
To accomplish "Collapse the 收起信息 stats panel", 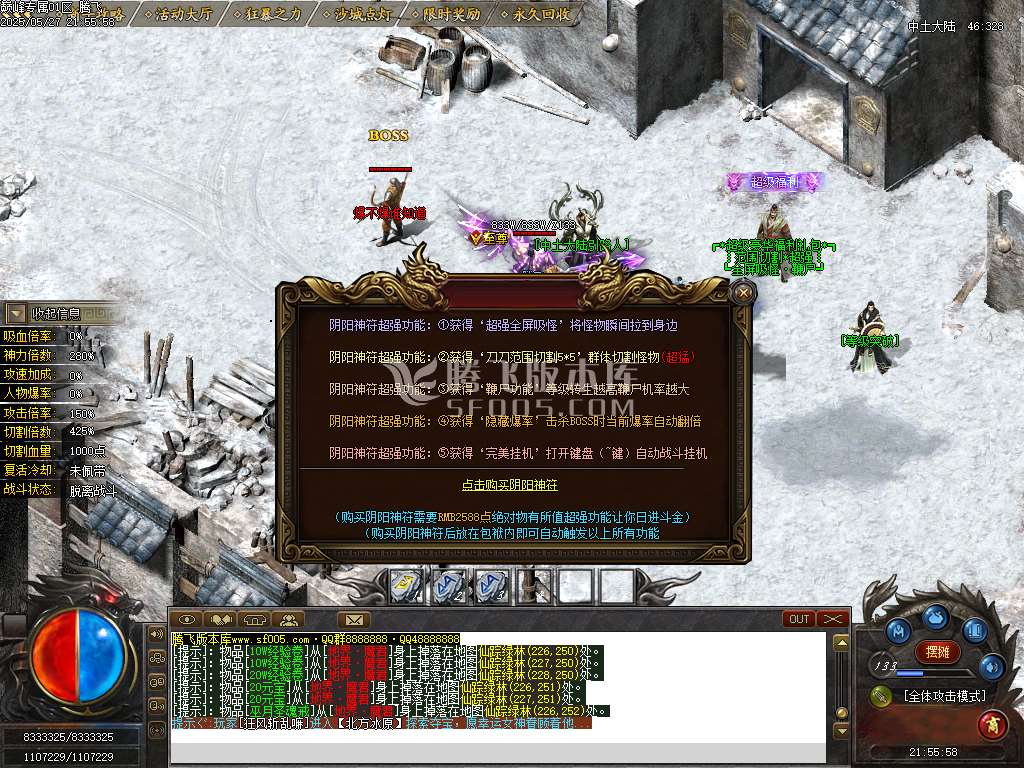I will click(17, 314).
